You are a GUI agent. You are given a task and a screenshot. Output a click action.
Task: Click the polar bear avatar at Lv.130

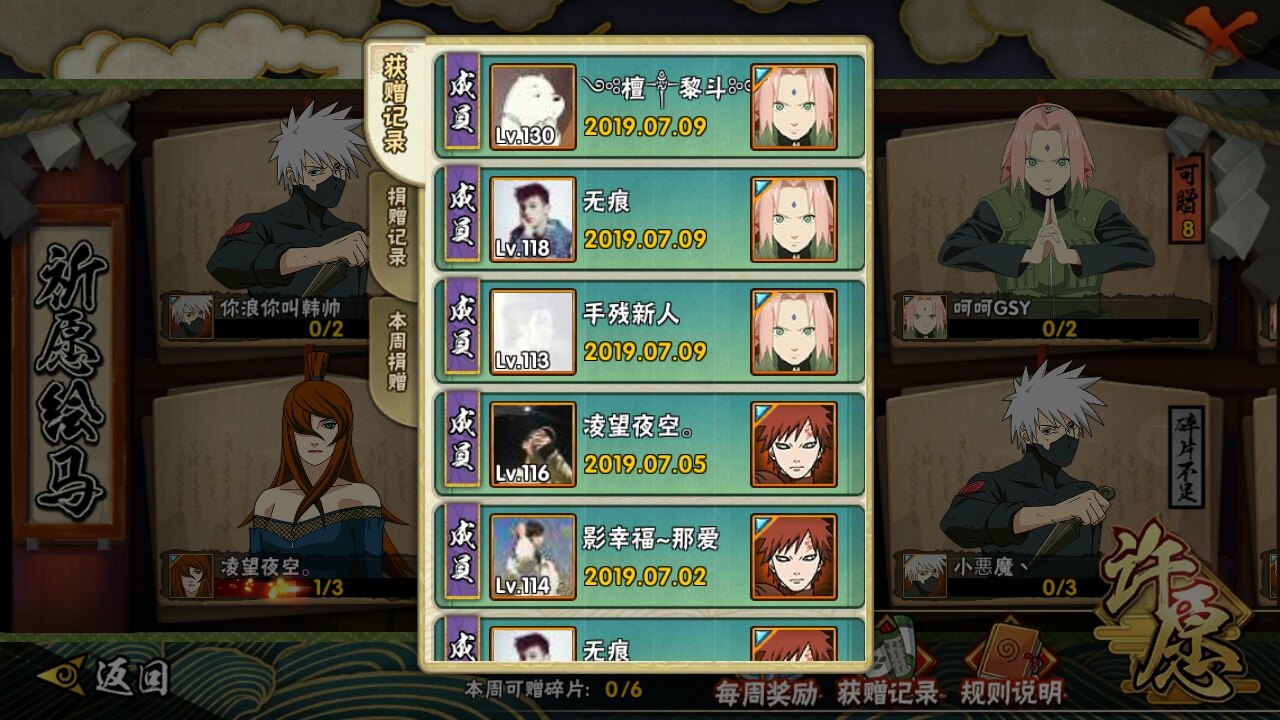[532, 107]
